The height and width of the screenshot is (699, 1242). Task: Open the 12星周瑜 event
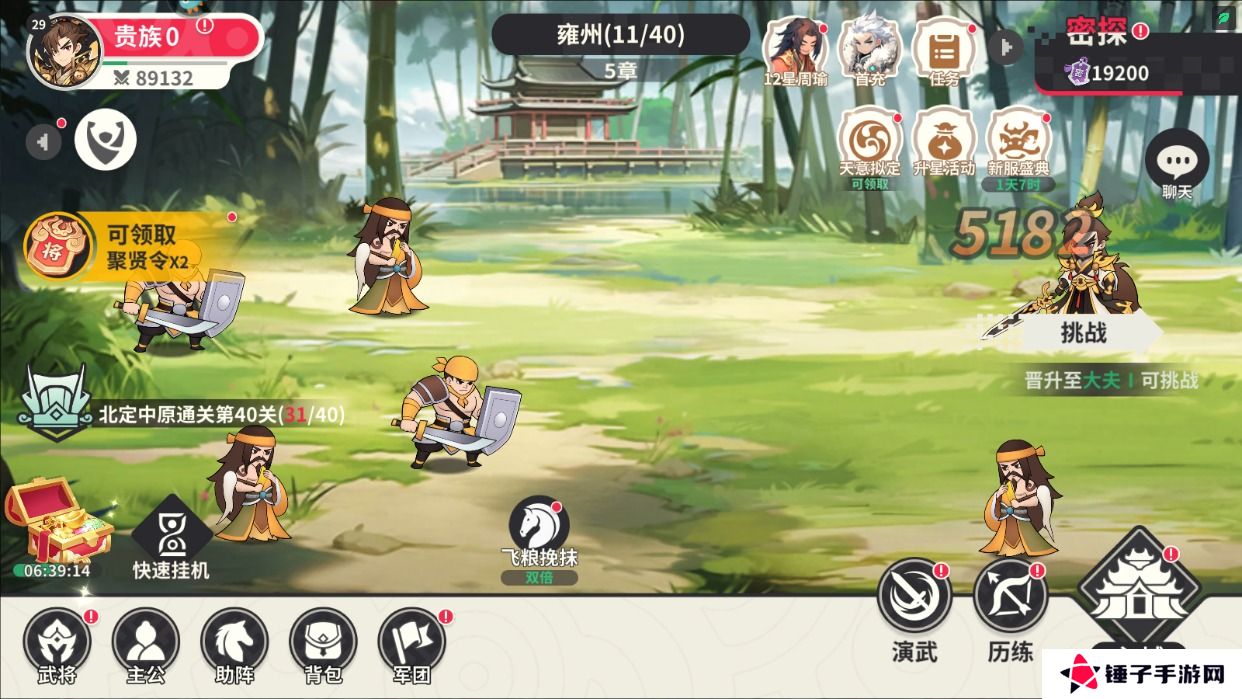coord(795,48)
